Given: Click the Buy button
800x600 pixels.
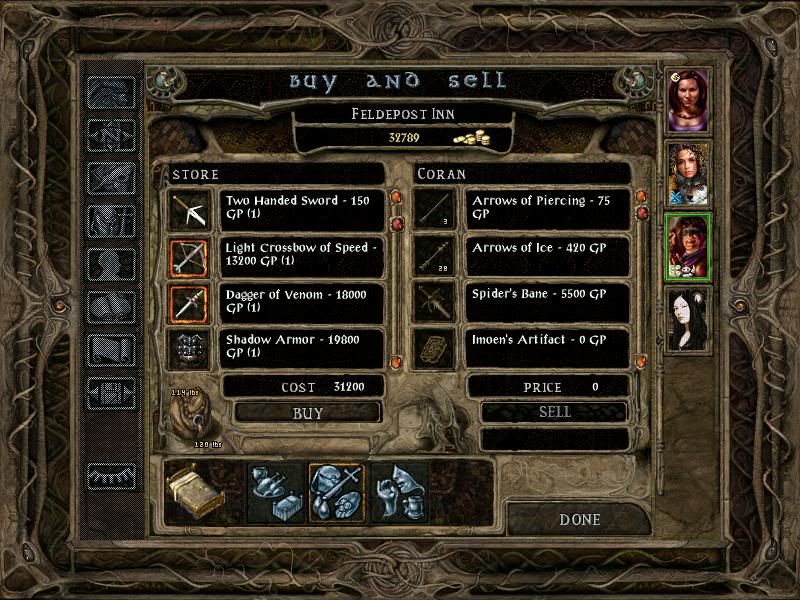Looking at the screenshot, I should coord(308,412).
